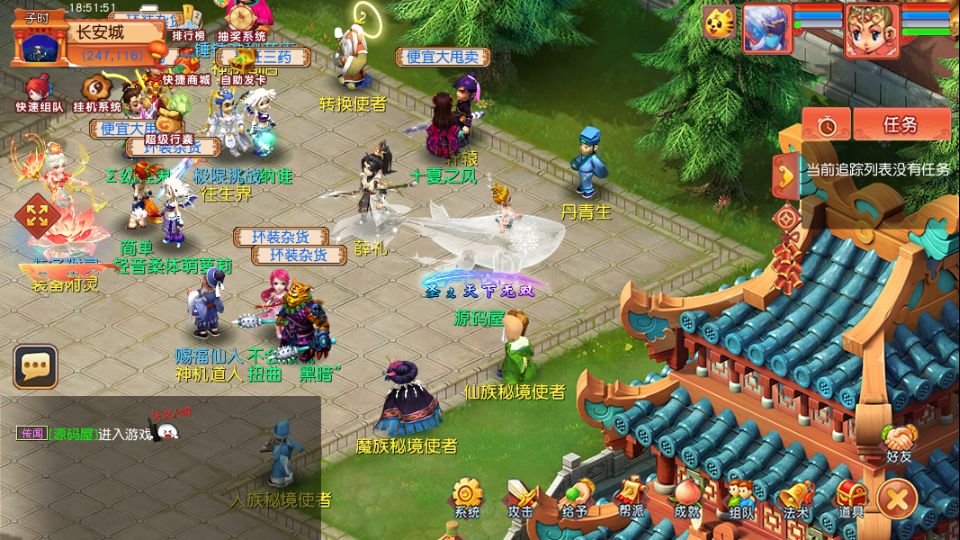The height and width of the screenshot is (540, 960).
Task: Open the 快捷商城 quick shop
Action: (x=186, y=66)
